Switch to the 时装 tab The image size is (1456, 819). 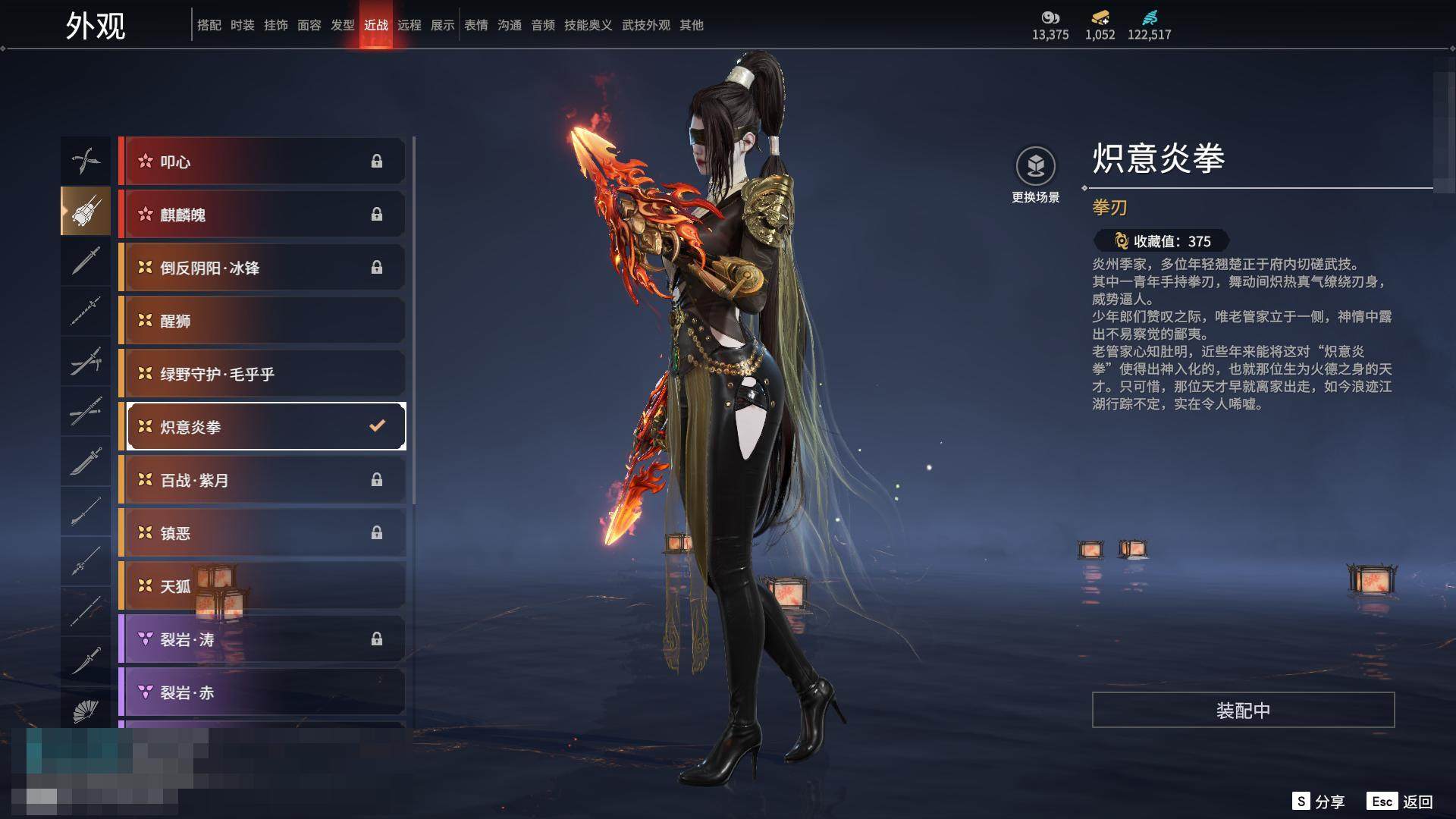point(242,25)
